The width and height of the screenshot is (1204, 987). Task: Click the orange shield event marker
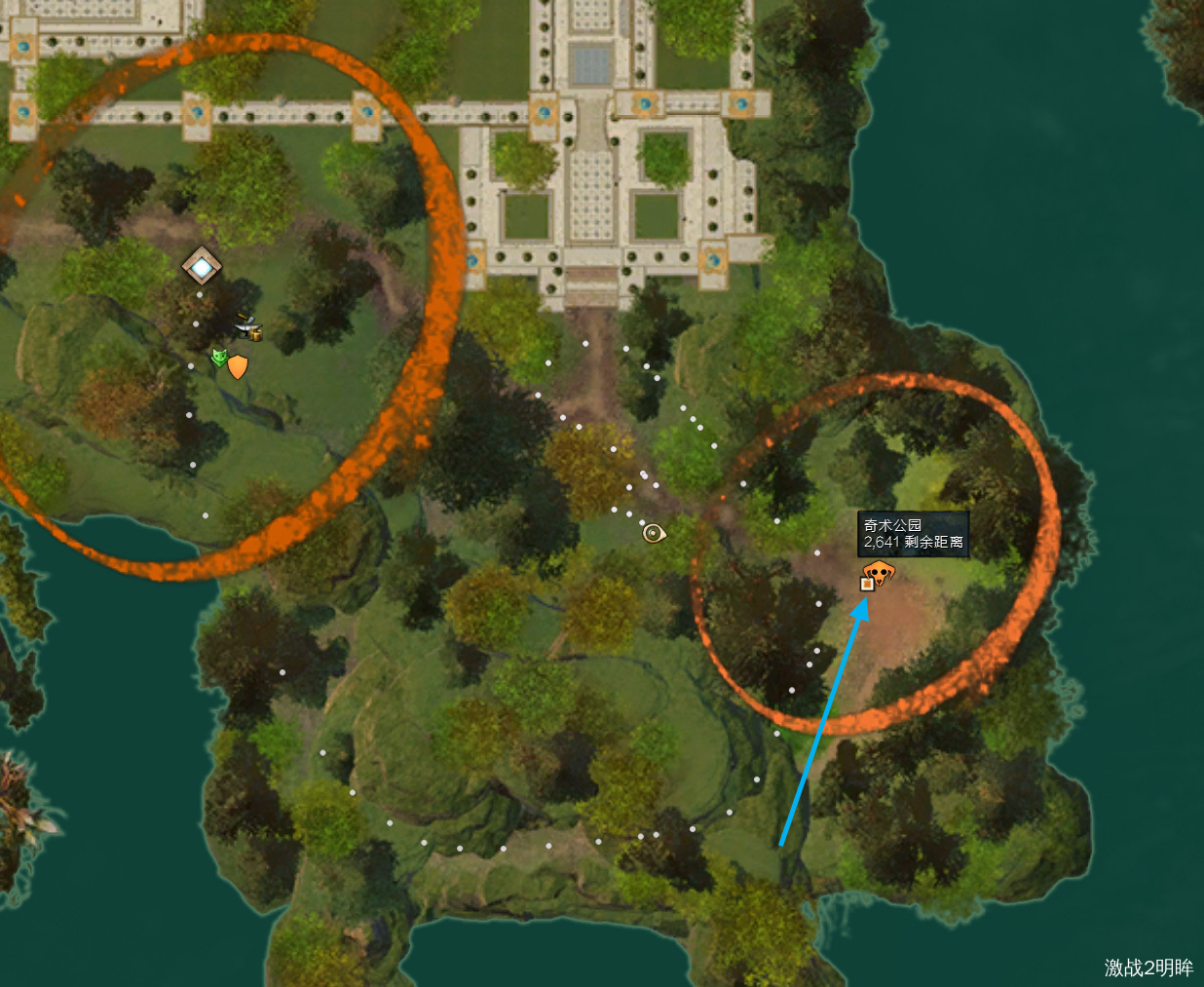coord(238,366)
